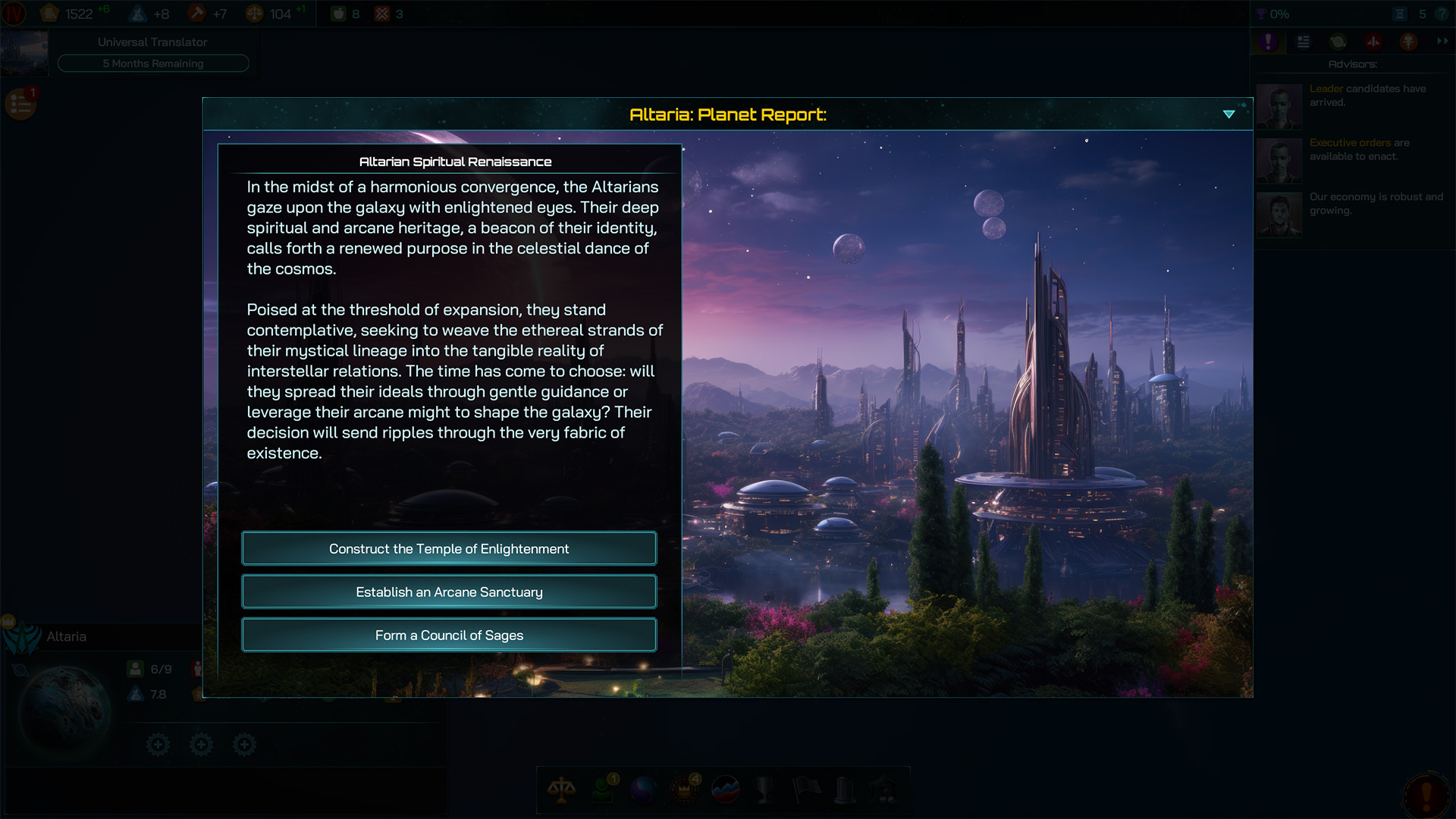
Task: Select the flag icon on the bottom toolbar
Action: [x=805, y=790]
